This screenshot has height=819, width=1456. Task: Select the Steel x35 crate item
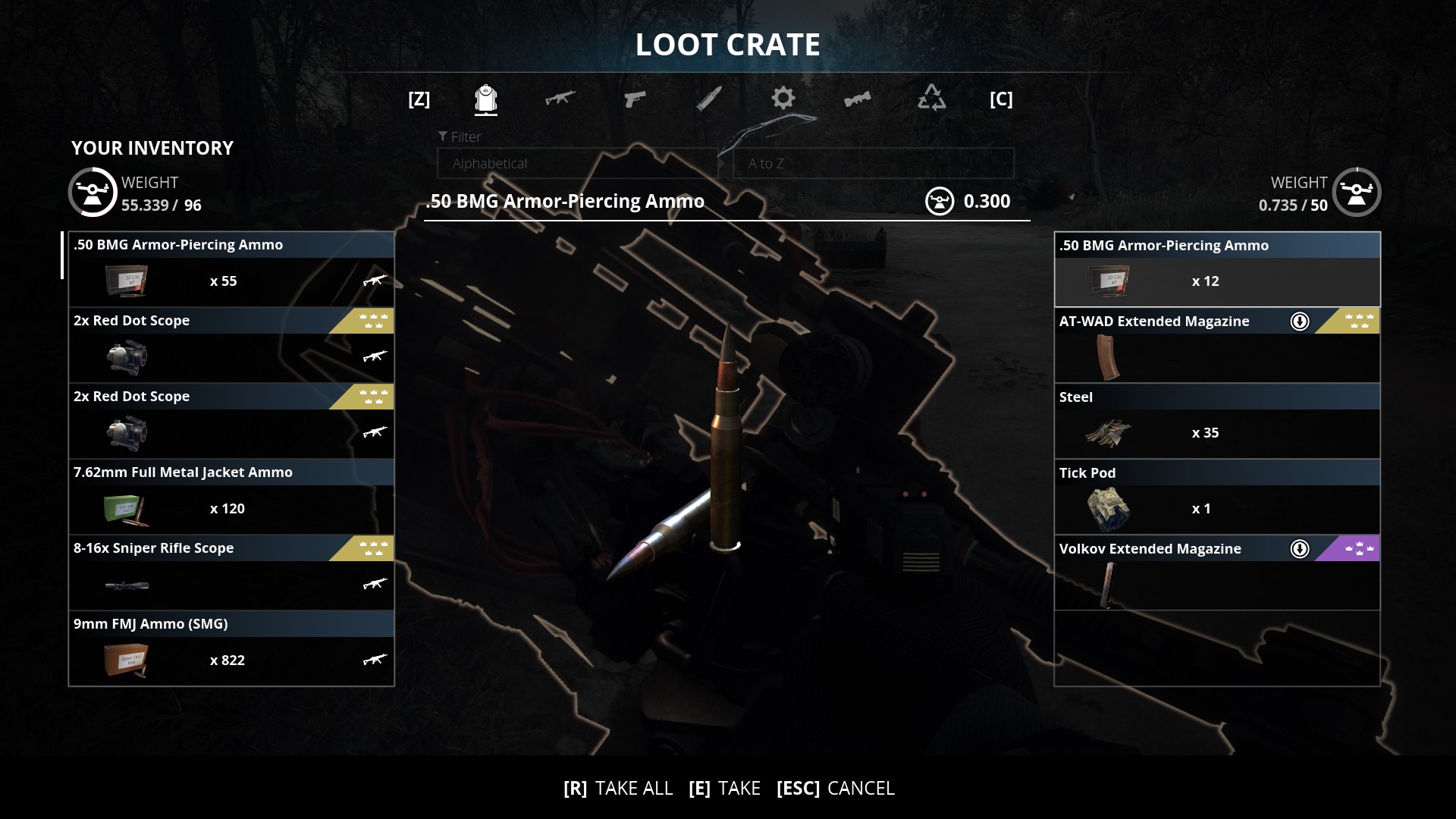[x=1216, y=422]
